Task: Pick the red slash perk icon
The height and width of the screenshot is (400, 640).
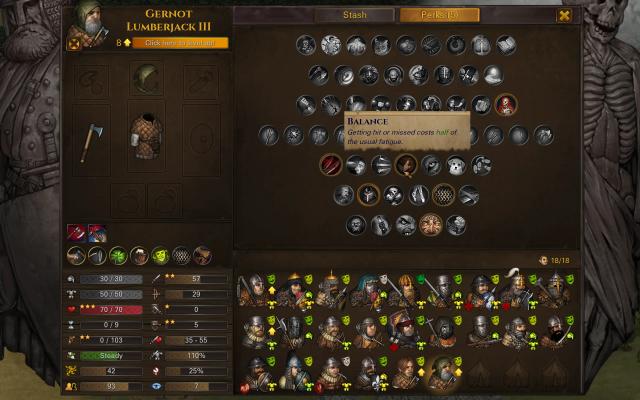Action: (x=331, y=165)
